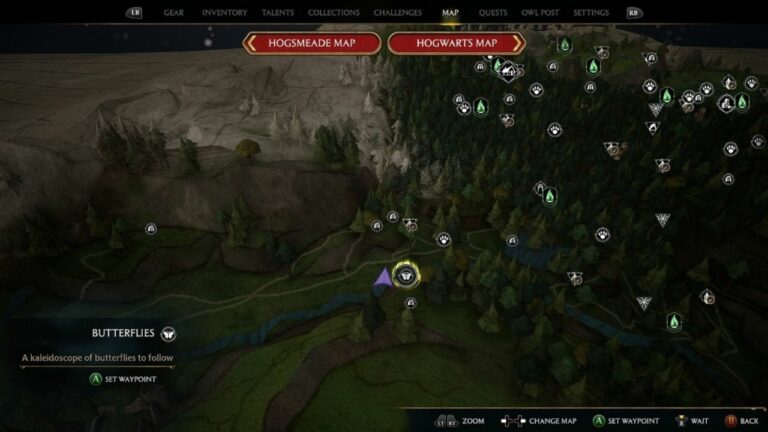Viewport: 768px width, 432px height.
Task: Switch to the Hogsmeade Map
Action: (x=314, y=43)
